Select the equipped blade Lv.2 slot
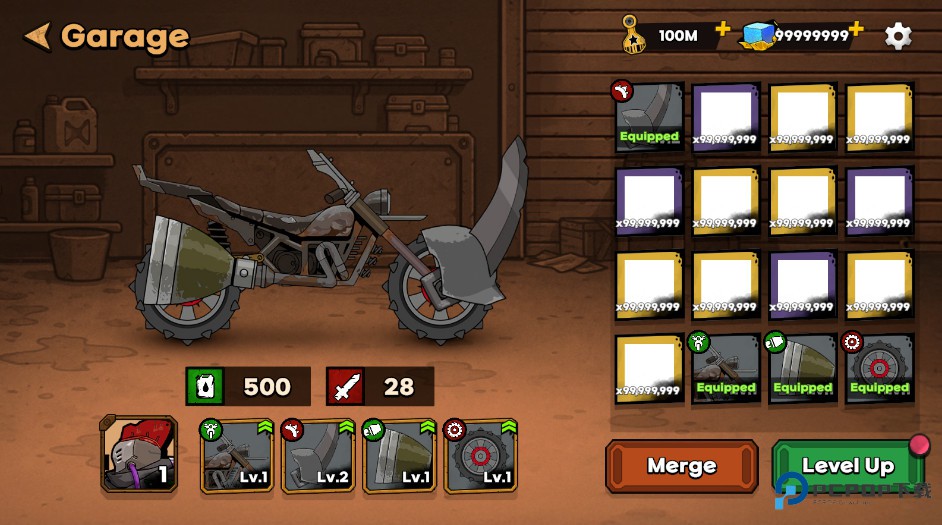 pos(317,456)
